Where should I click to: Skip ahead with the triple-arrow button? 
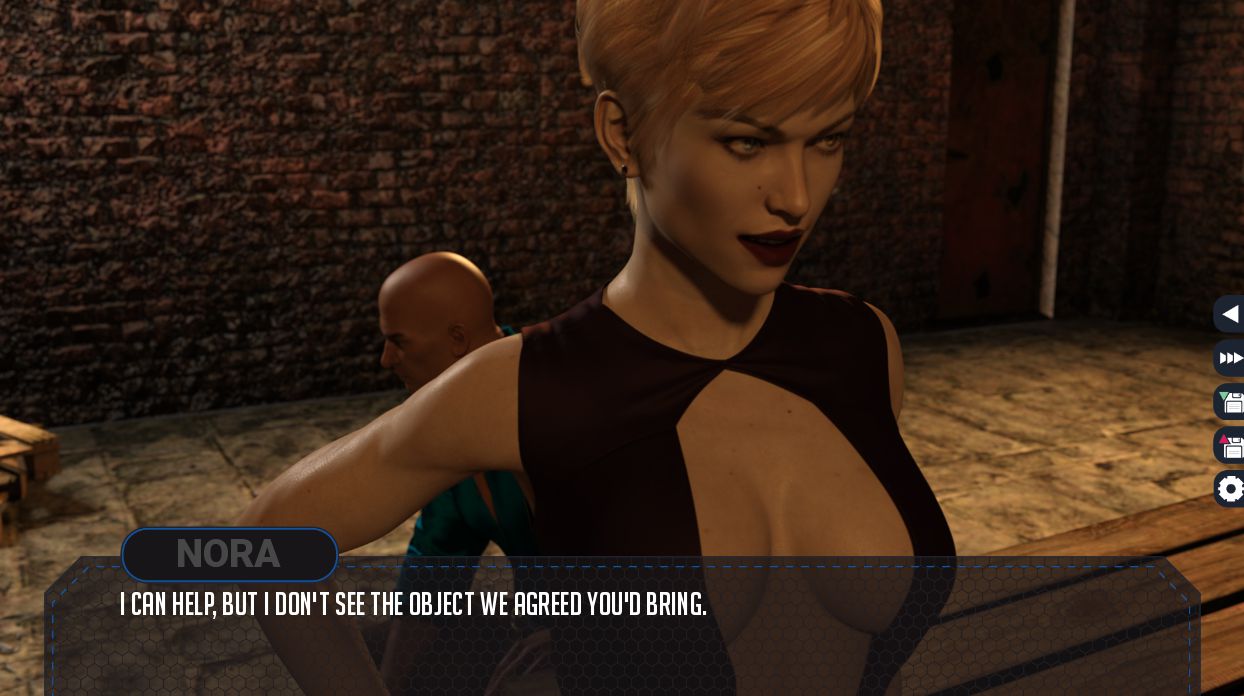(x=1231, y=358)
